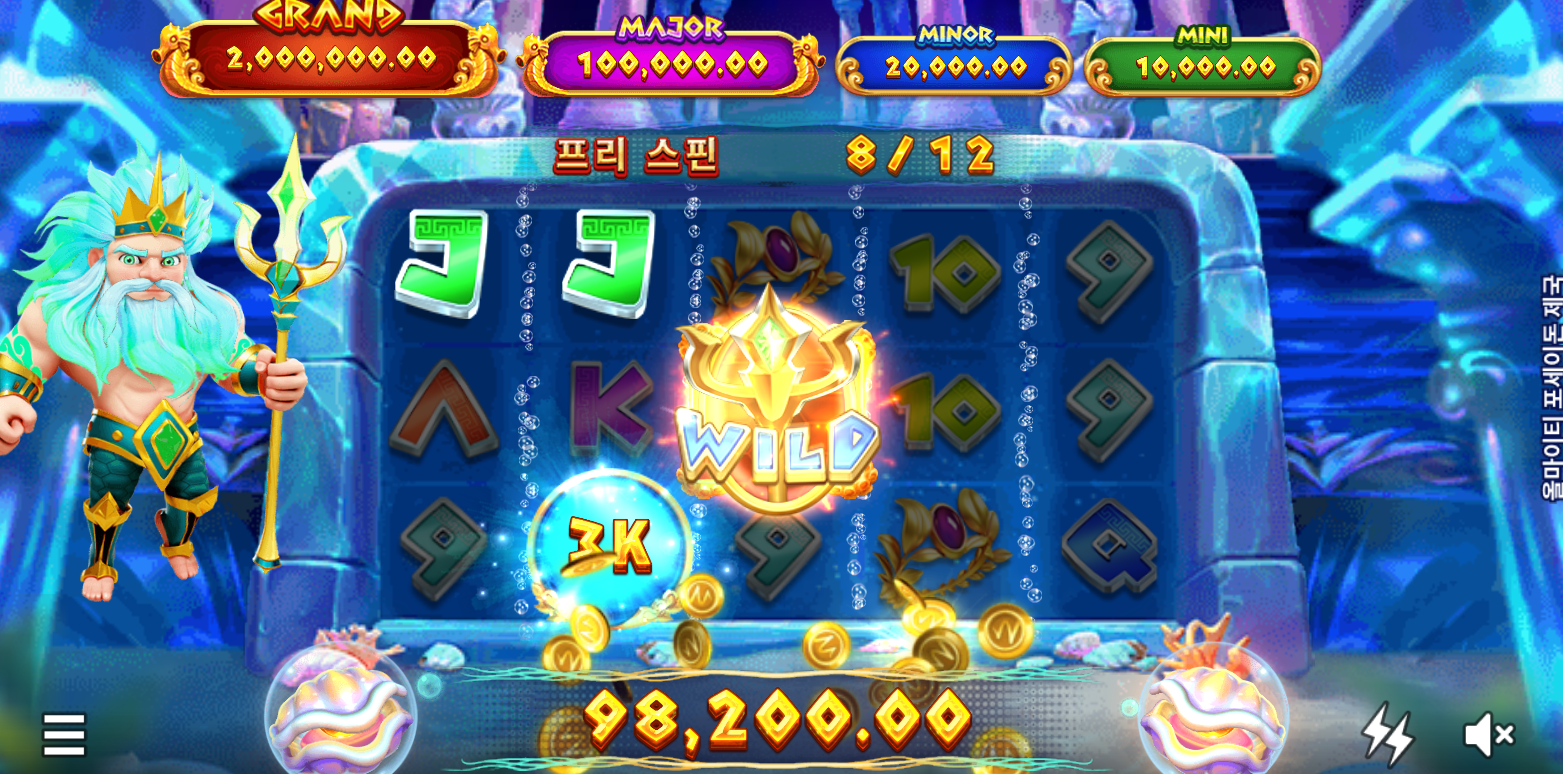Open the hamburger menu

point(64,735)
